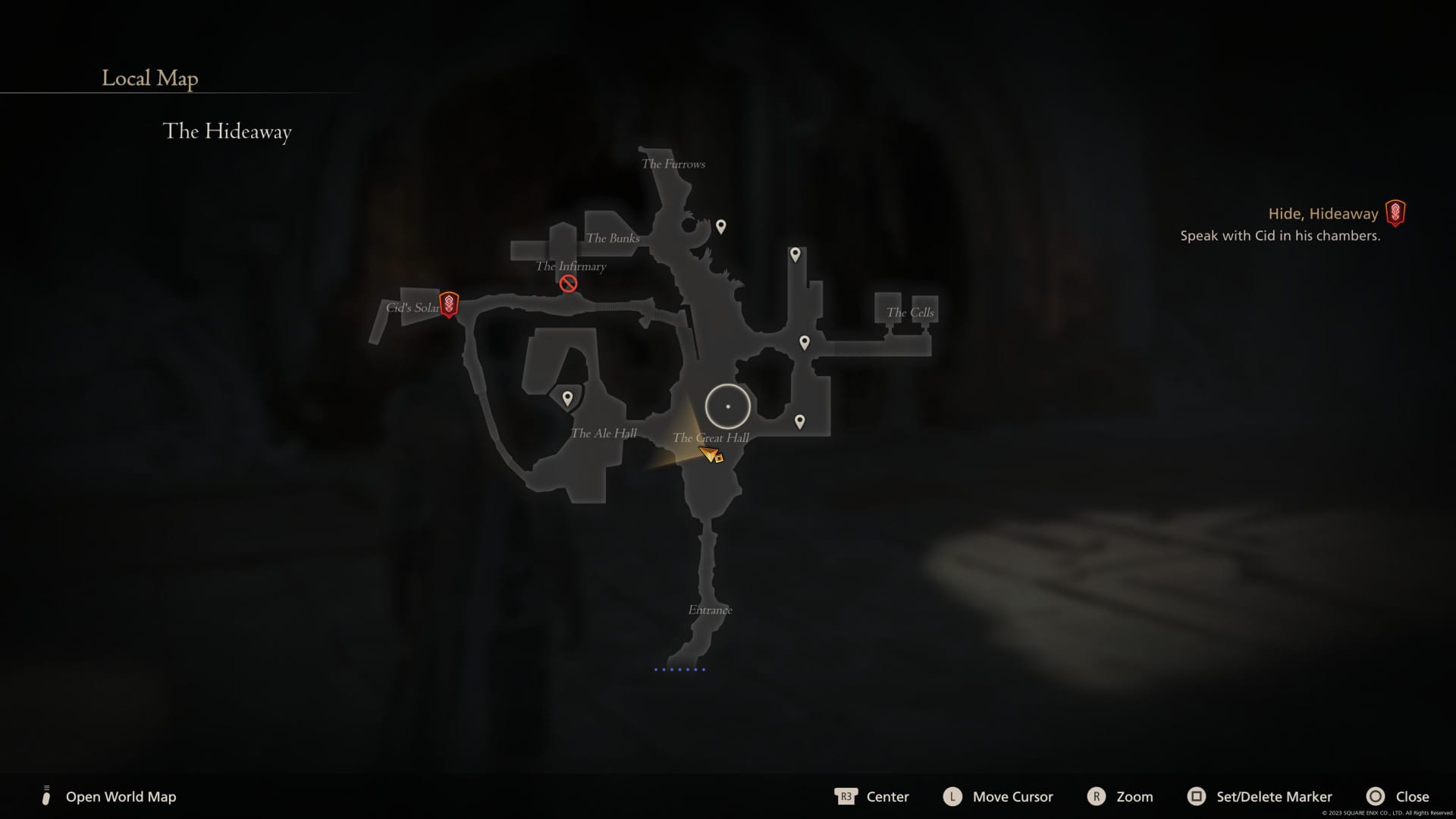The height and width of the screenshot is (819, 1456).
Task: Click the pin marker at the central junction
Action: [804, 342]
